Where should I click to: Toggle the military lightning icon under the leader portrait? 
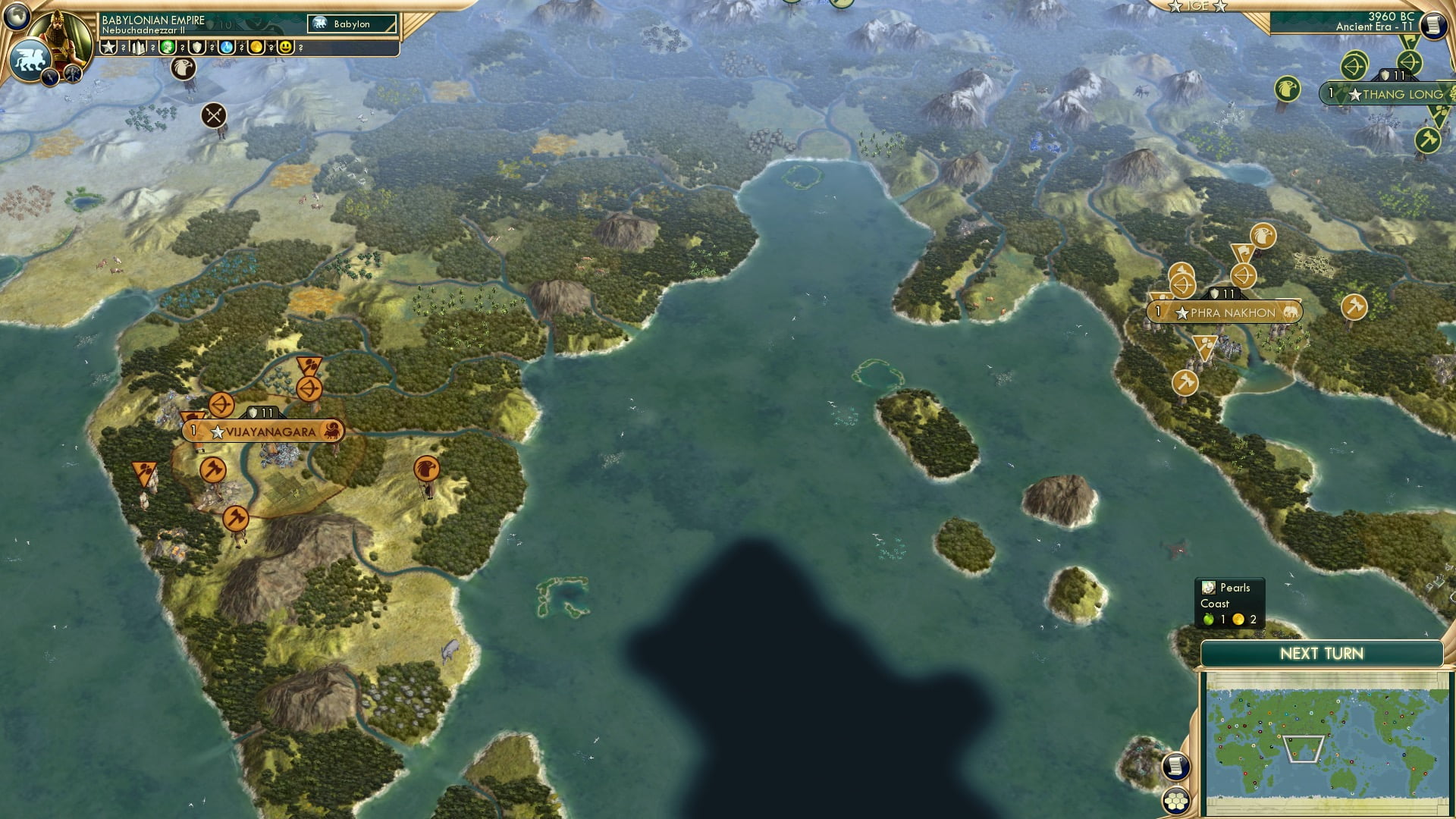(49, 77)
